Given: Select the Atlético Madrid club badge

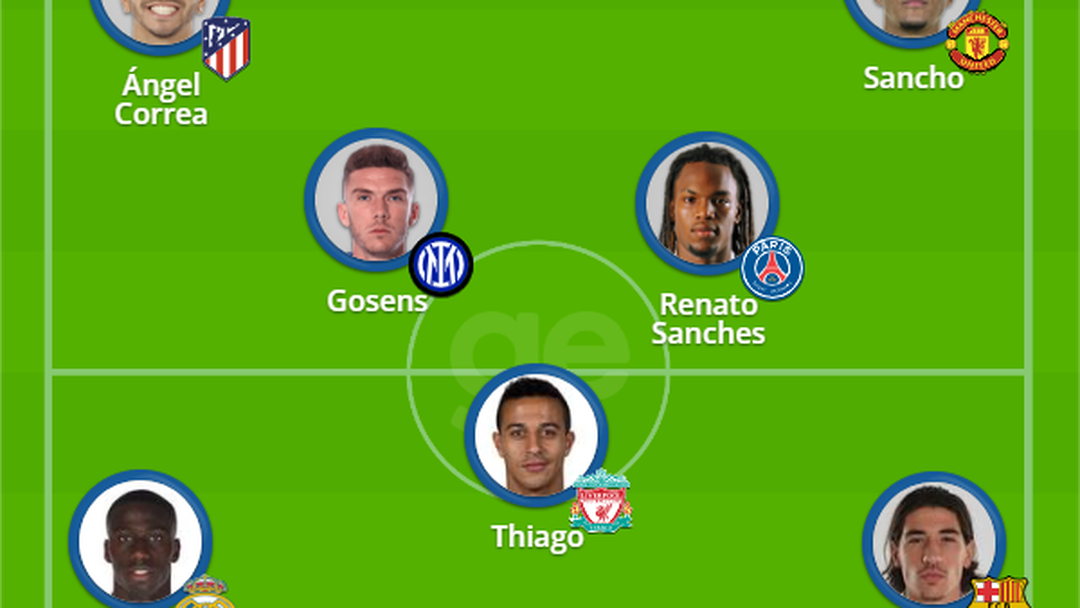Looking at the screenshot, I should click(226, 47).
